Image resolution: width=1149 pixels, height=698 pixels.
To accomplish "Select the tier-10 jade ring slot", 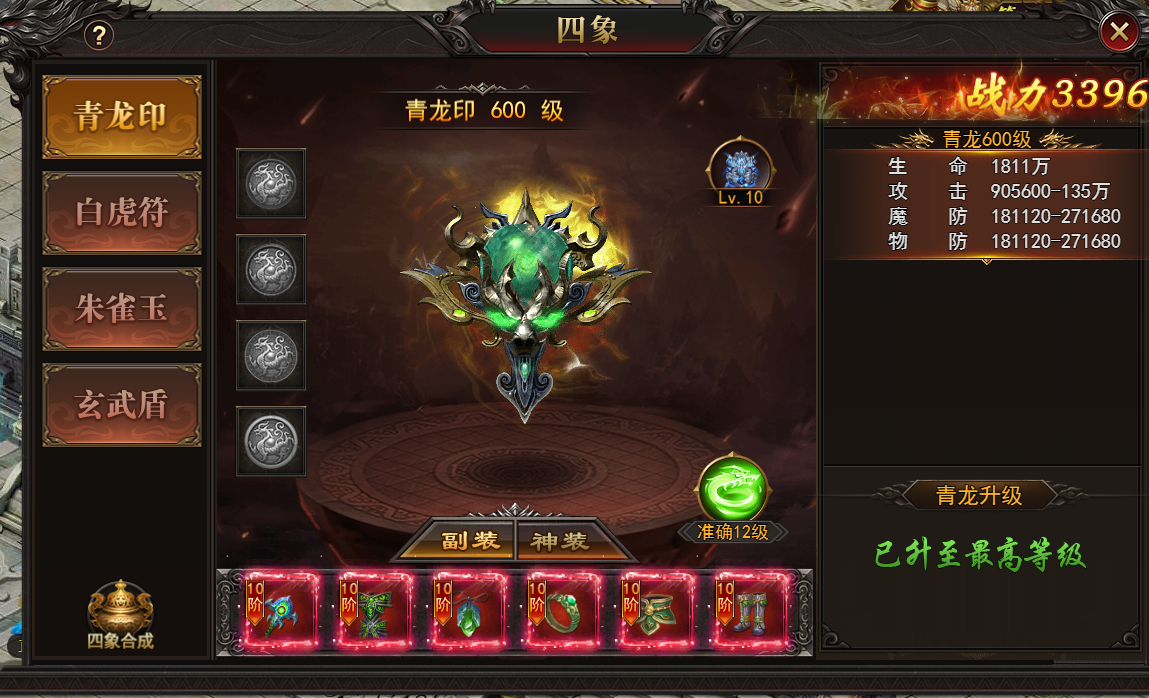I will (x=561, y=609).
